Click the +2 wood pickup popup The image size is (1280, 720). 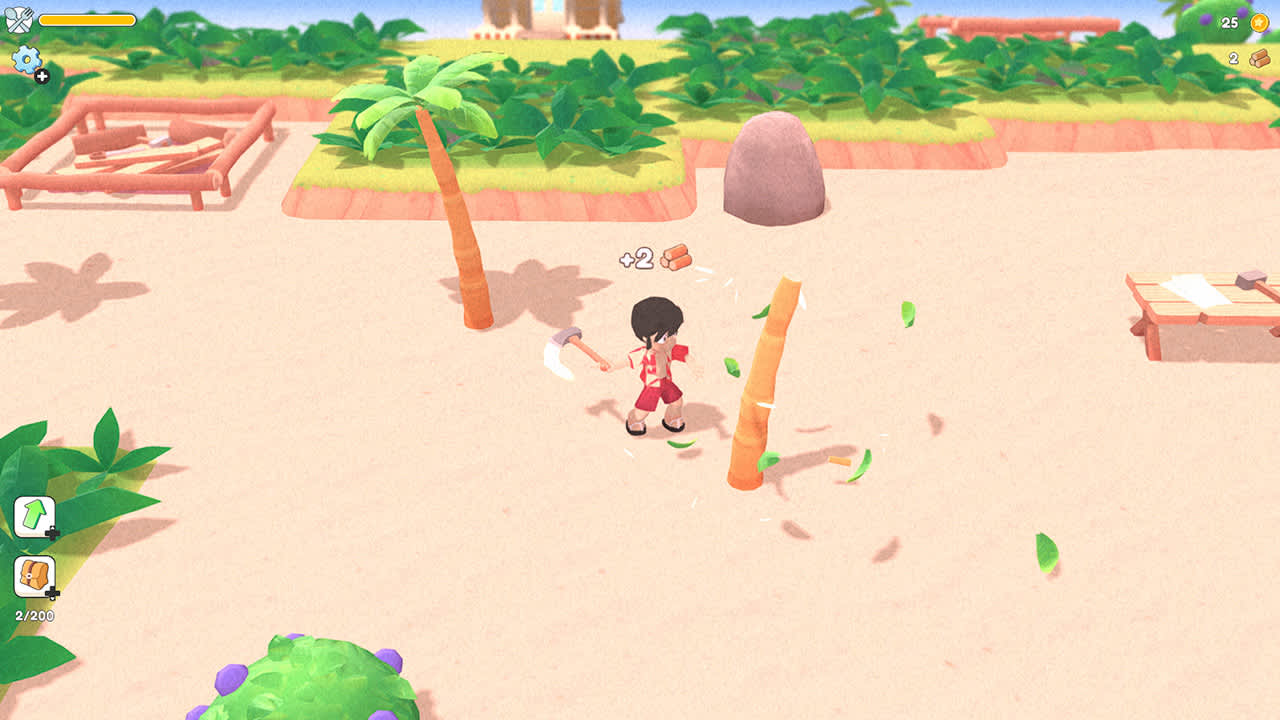(655, 257)
